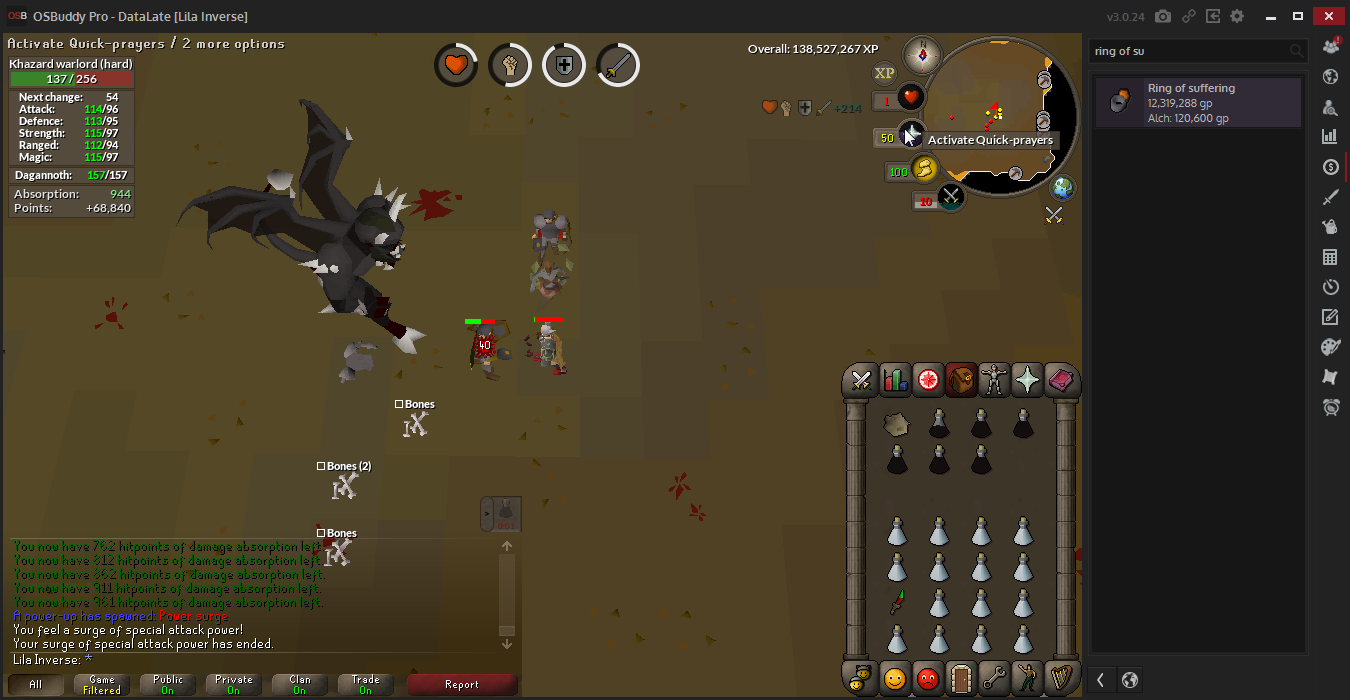The image size is (1350, 700).
Task: Select the dagger in the inventory
Action: [x=897, y=601]
